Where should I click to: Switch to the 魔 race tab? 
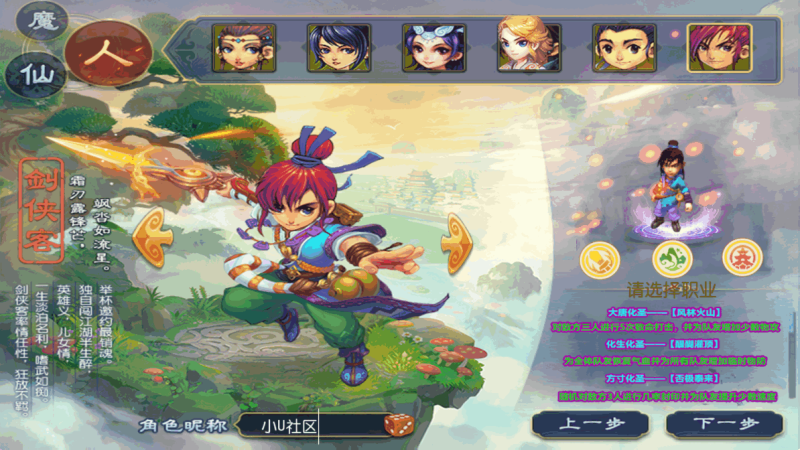(44, 20)
